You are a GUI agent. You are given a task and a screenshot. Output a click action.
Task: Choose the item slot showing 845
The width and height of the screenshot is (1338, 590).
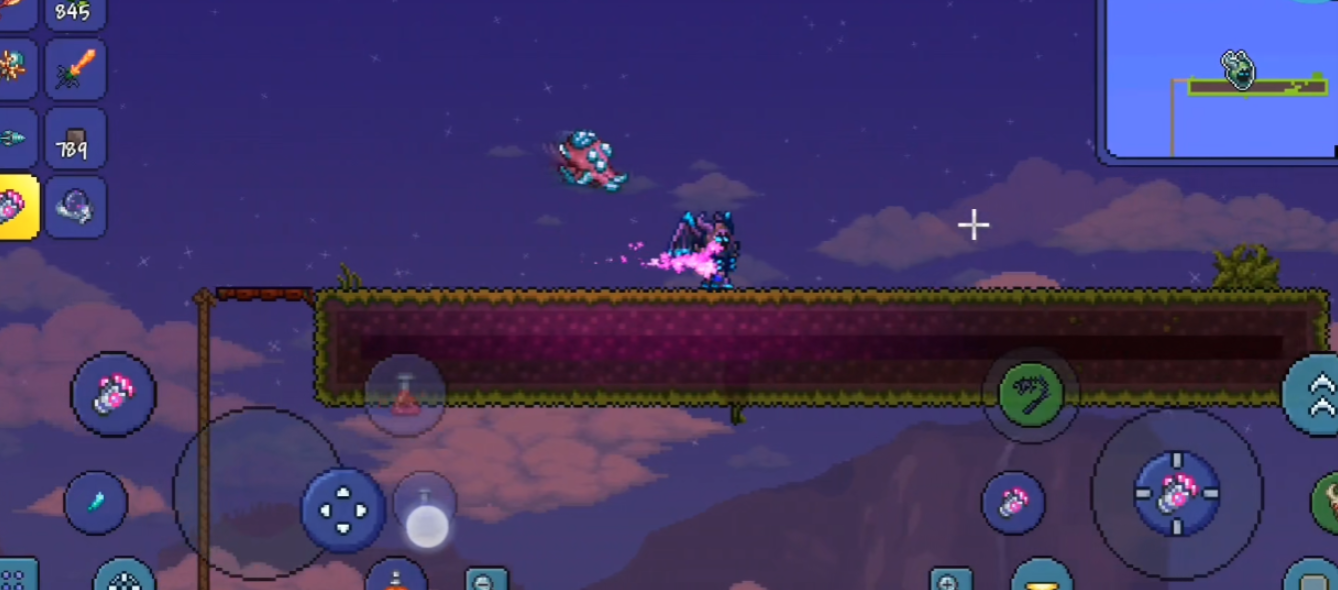76,13
